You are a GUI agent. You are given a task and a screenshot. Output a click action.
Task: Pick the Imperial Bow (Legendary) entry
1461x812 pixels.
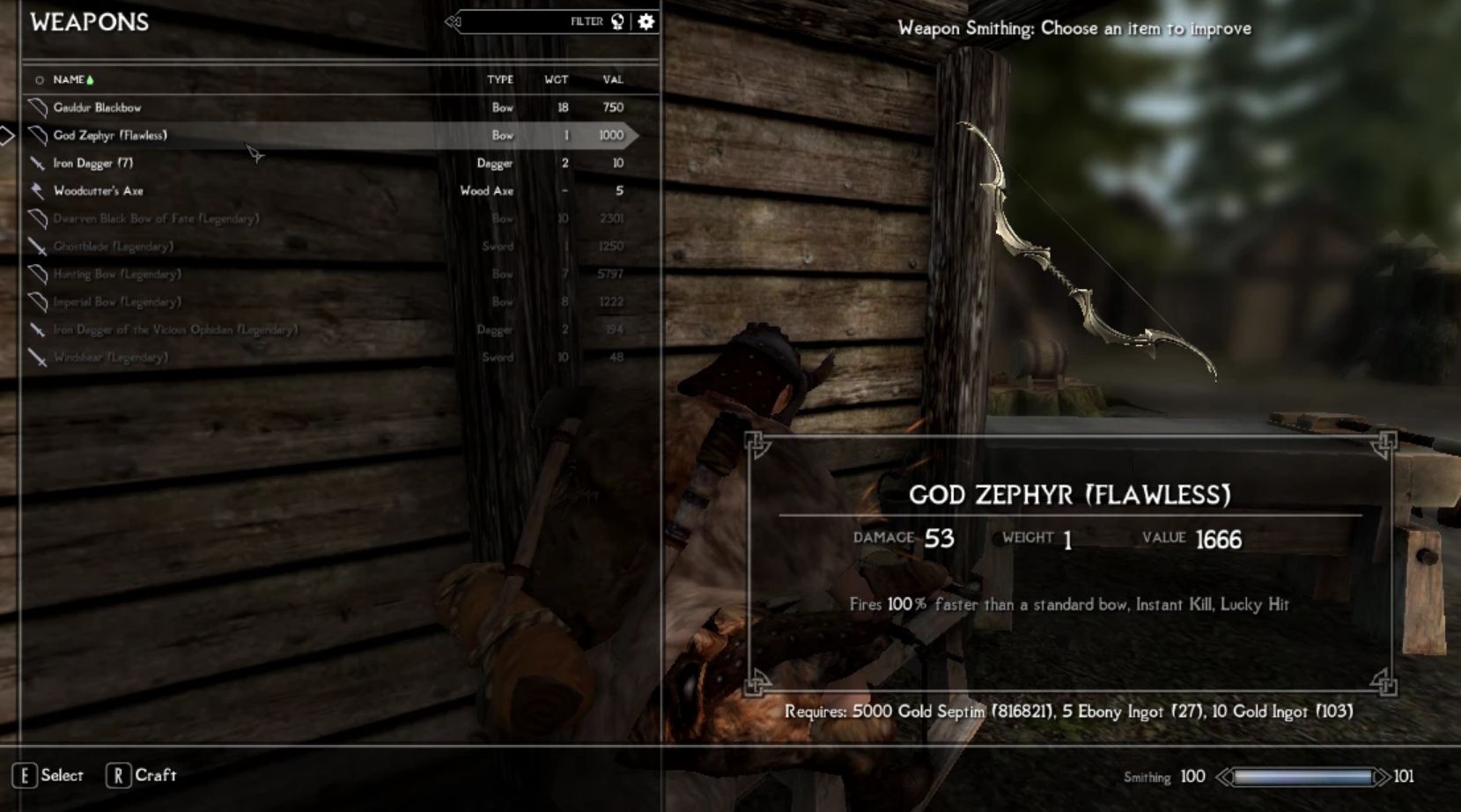117,302
